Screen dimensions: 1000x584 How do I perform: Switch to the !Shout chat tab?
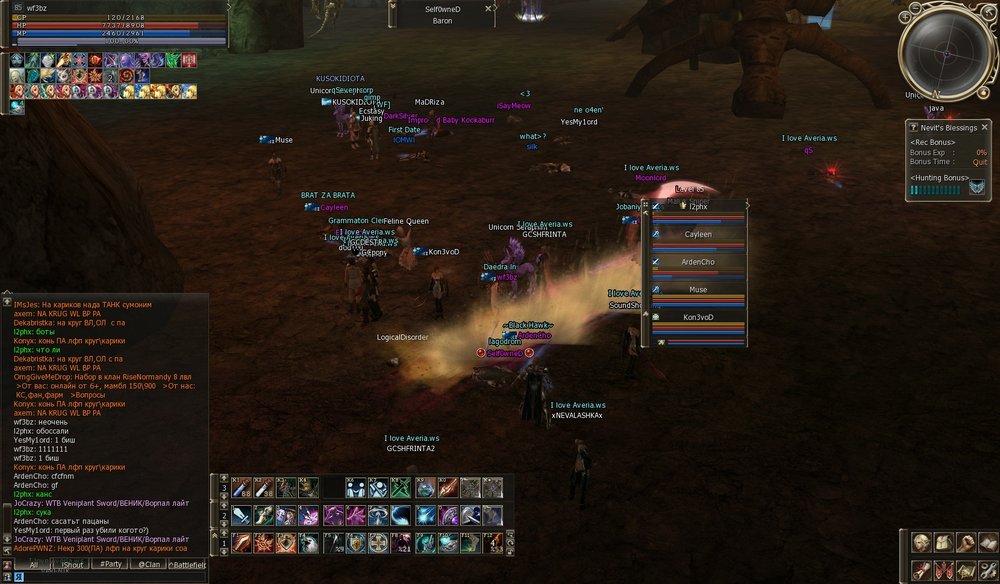point(73,565)
